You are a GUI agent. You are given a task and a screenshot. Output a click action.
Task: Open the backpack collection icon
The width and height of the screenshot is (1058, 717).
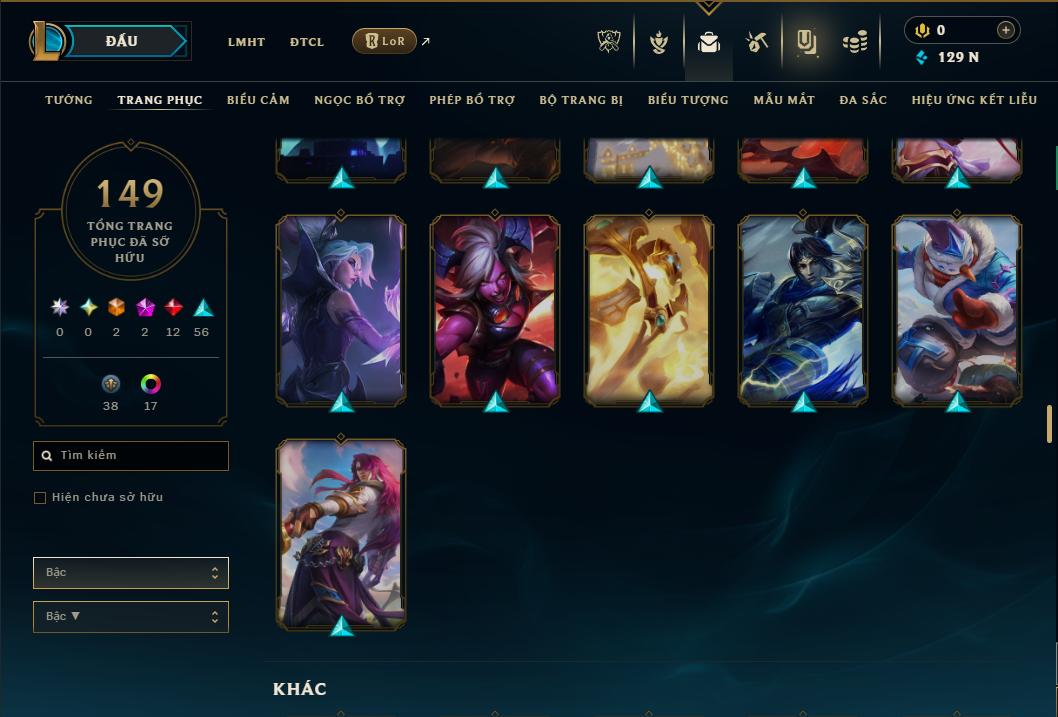(709, 42)
